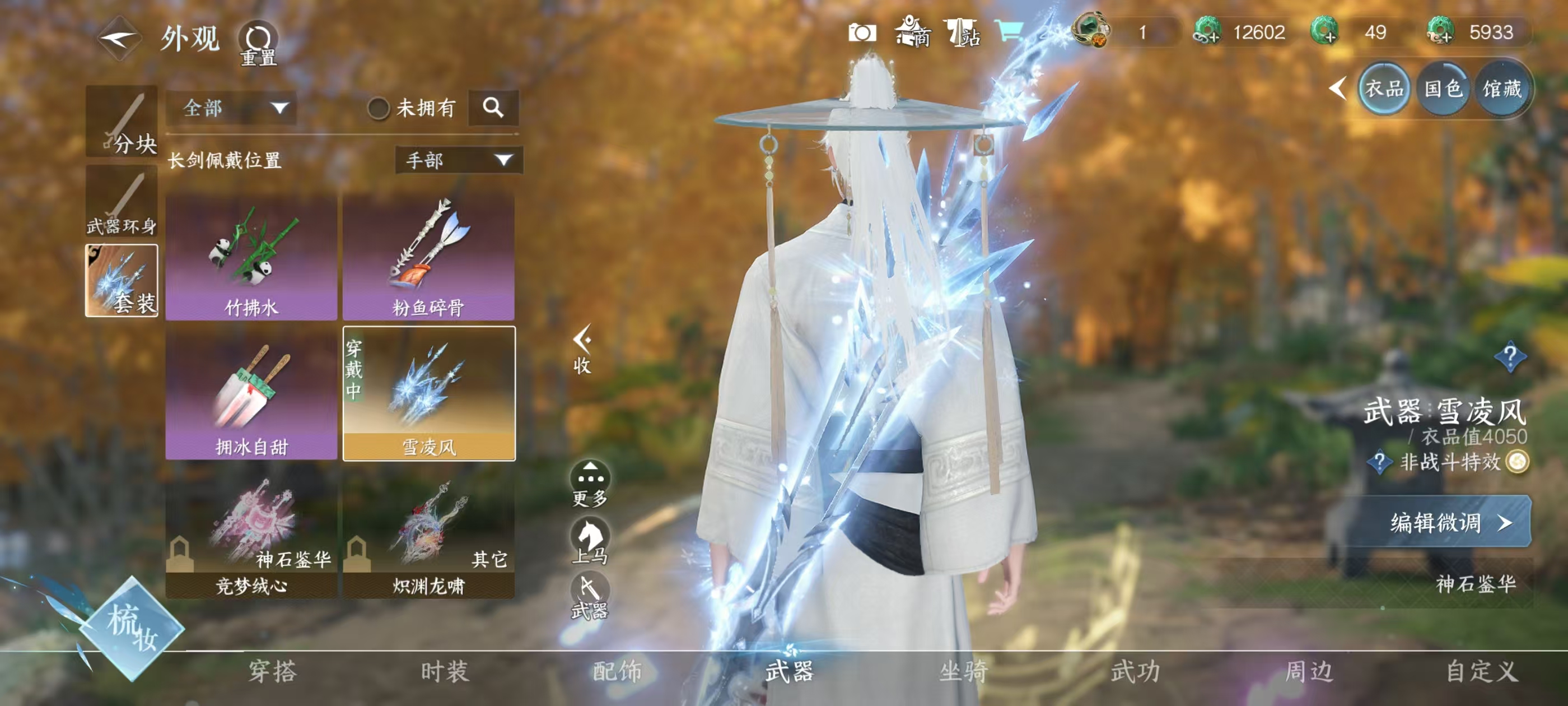Take a photo with the camera icon
The height and width of the screenshot is (706, 1568).
click(862, 32)
